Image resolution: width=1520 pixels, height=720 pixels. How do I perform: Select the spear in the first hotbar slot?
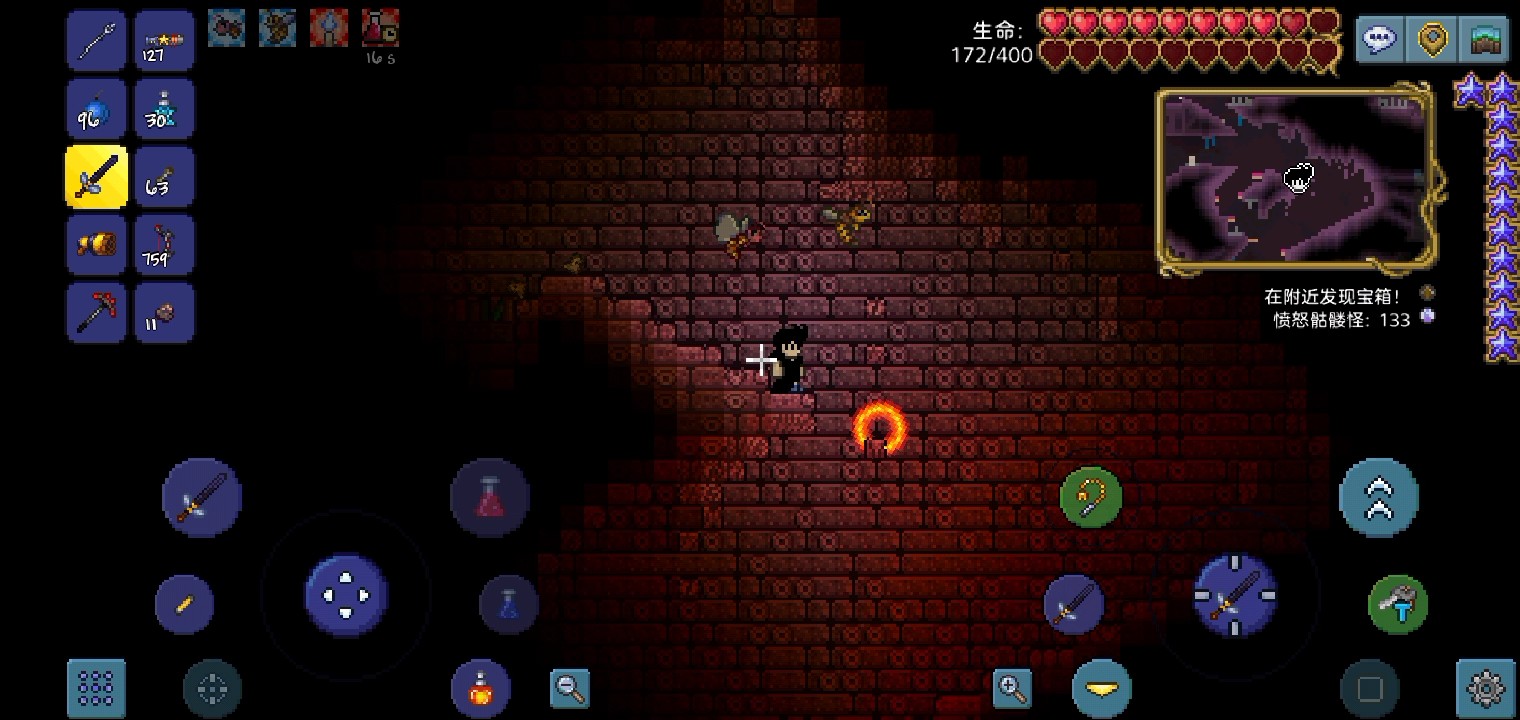[x=96, y=42]
